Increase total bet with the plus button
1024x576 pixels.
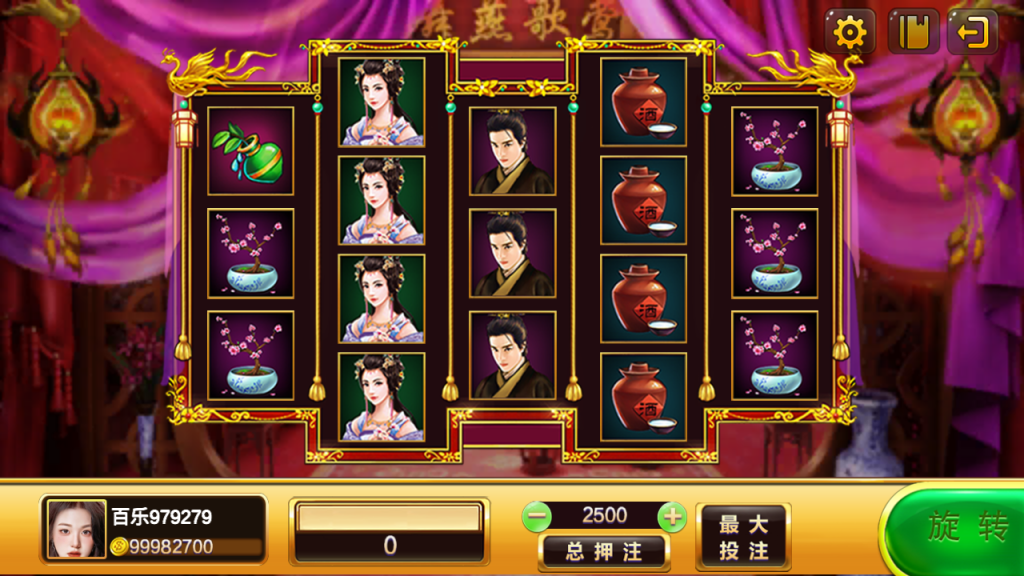coord(672,516)
